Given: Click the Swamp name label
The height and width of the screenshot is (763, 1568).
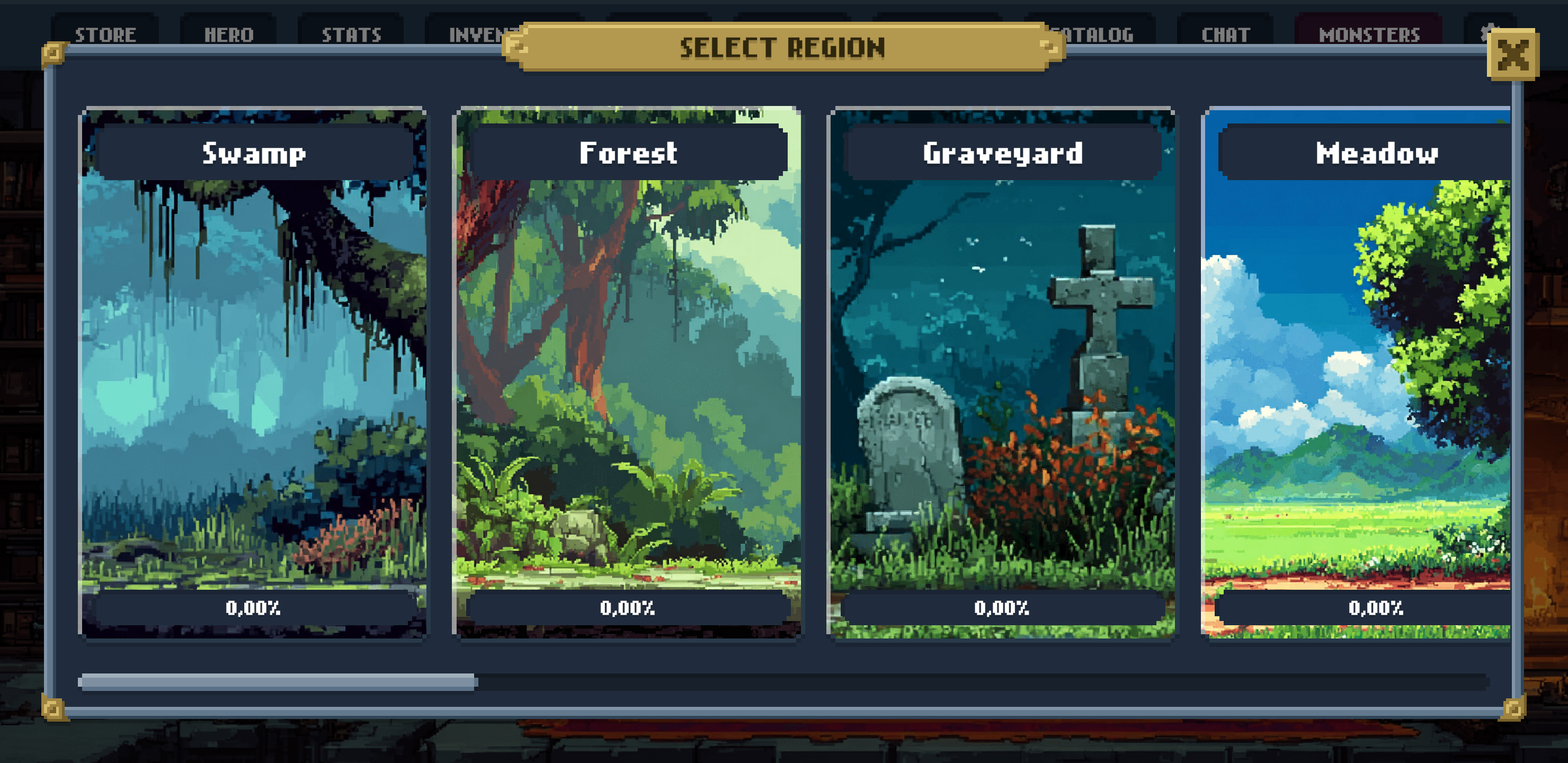Looking at the screenshot, I should tap(254, 152).
